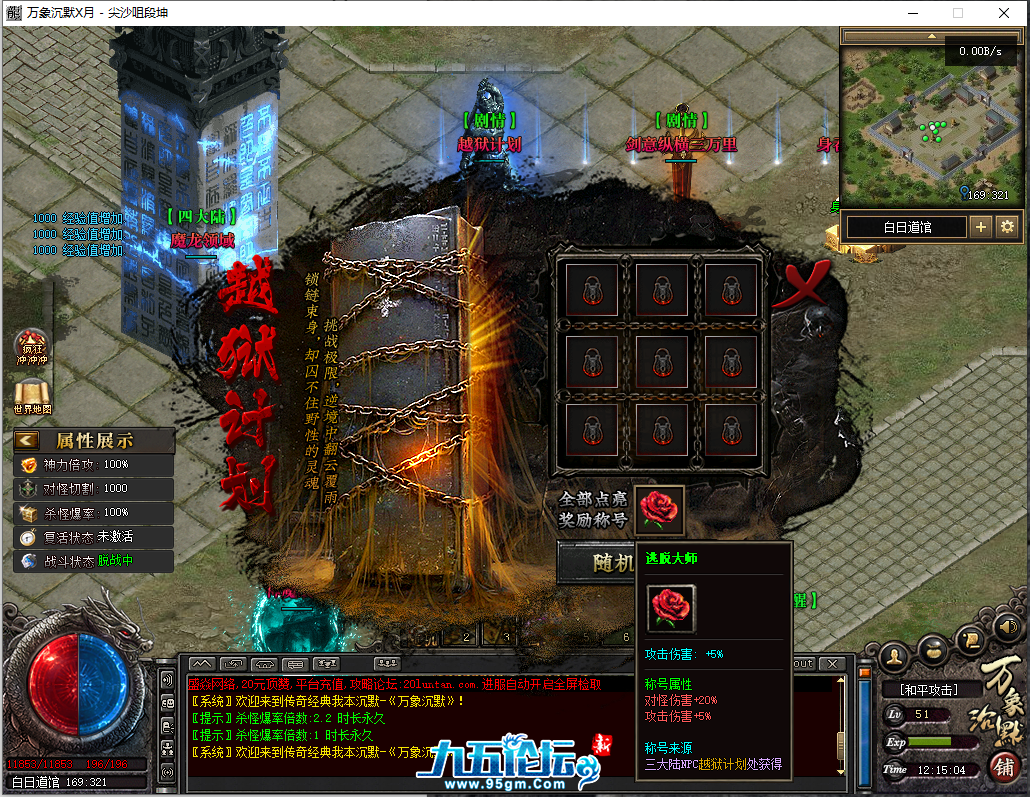Click the plus button beside 白日道馆
Viewport: 1030px width, 797px height.
coord(981,226)
